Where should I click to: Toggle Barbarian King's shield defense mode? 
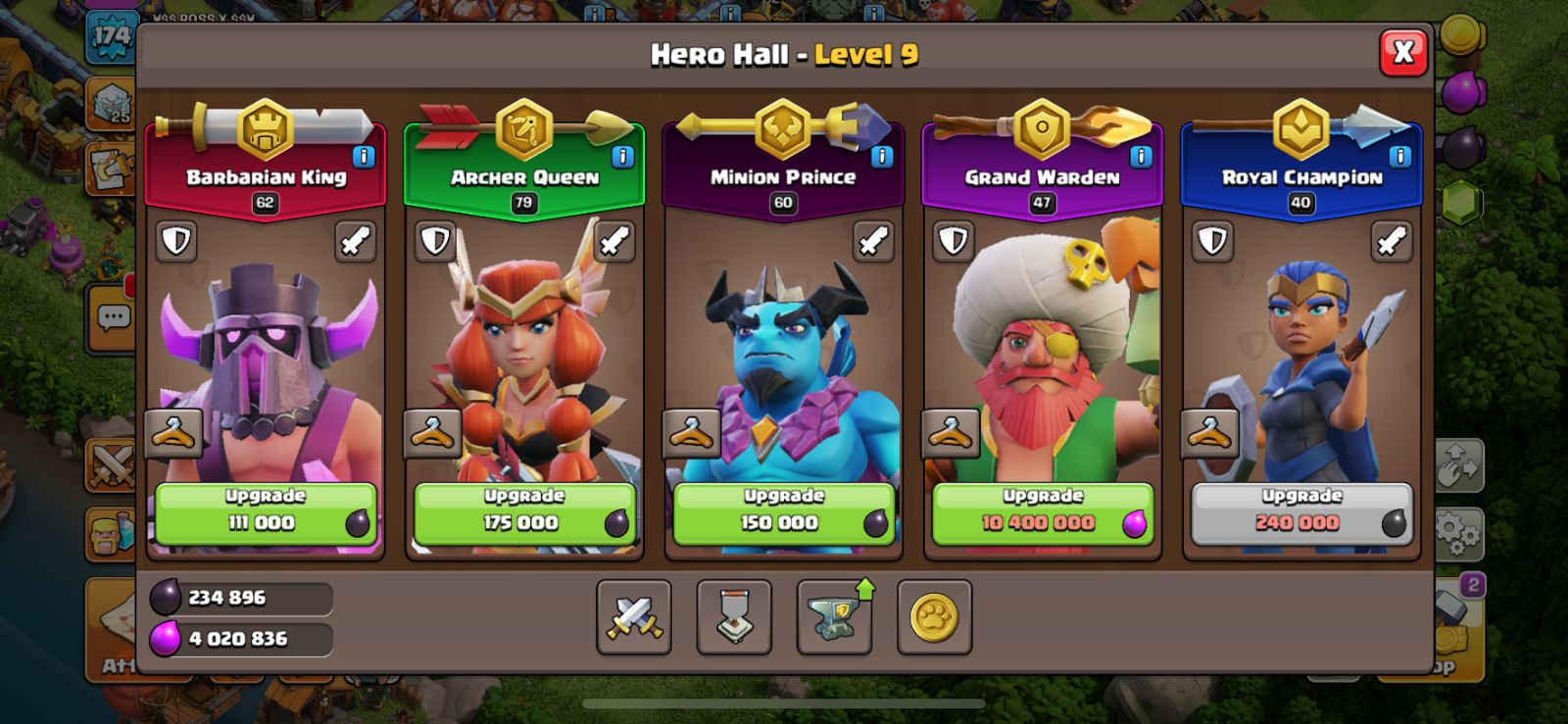tap(176, 241)
